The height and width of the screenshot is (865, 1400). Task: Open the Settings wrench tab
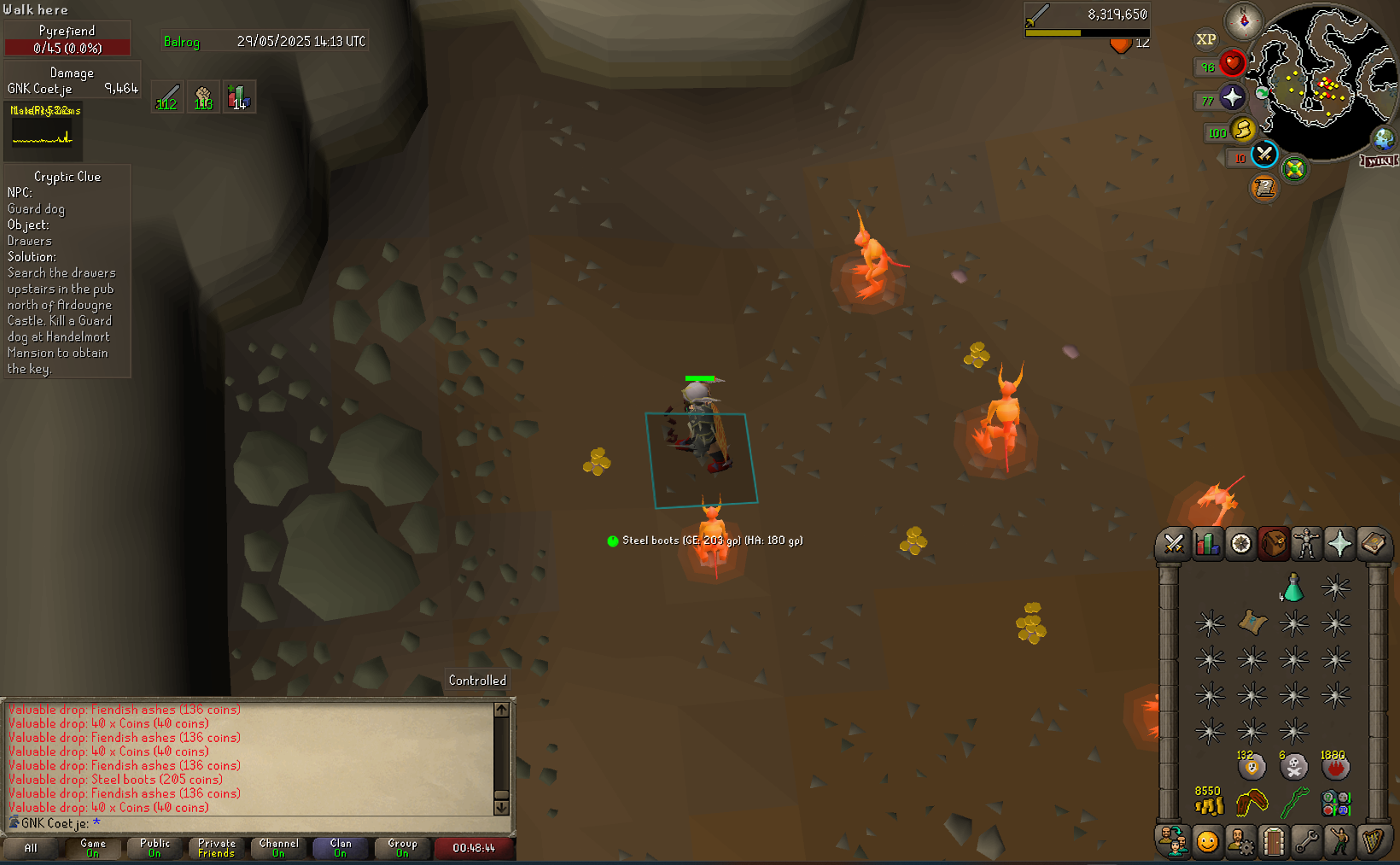(1306, 842)
